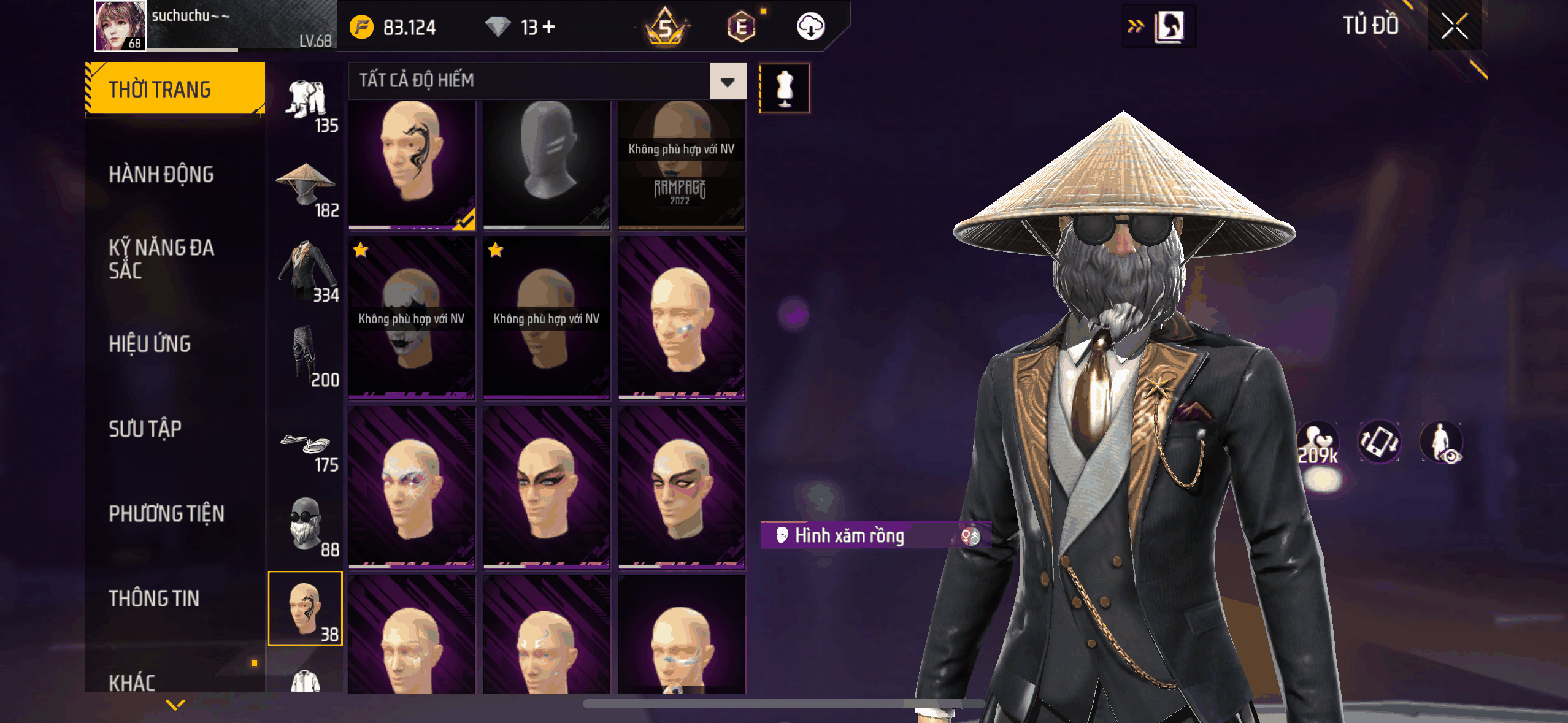Tap the suchuchu player profile avatar
Image resolution: width=1568 pixels, height=723 pixels.
[x=120, y=26]
